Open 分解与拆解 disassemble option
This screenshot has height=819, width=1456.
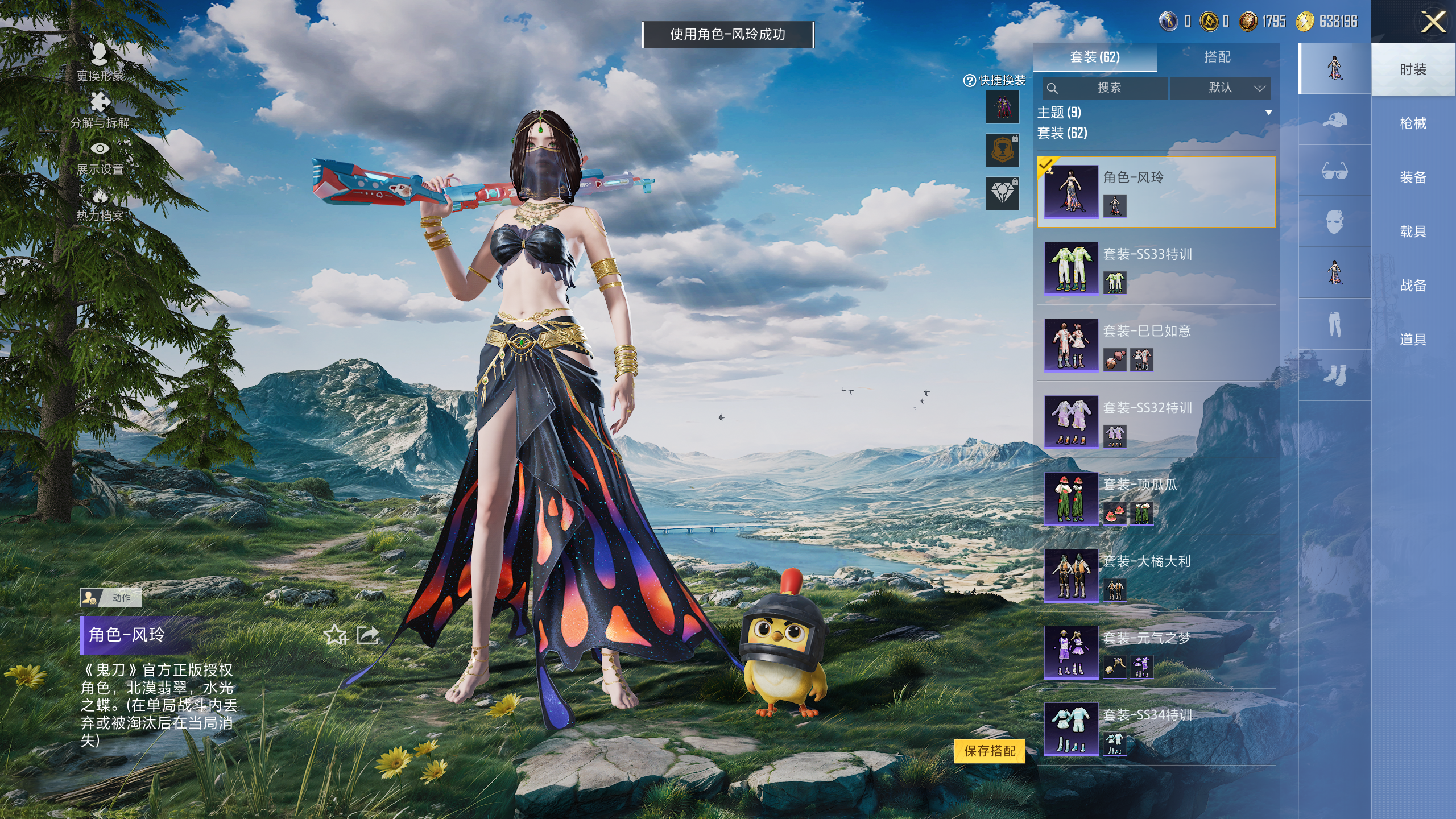(x=100, y=110)
